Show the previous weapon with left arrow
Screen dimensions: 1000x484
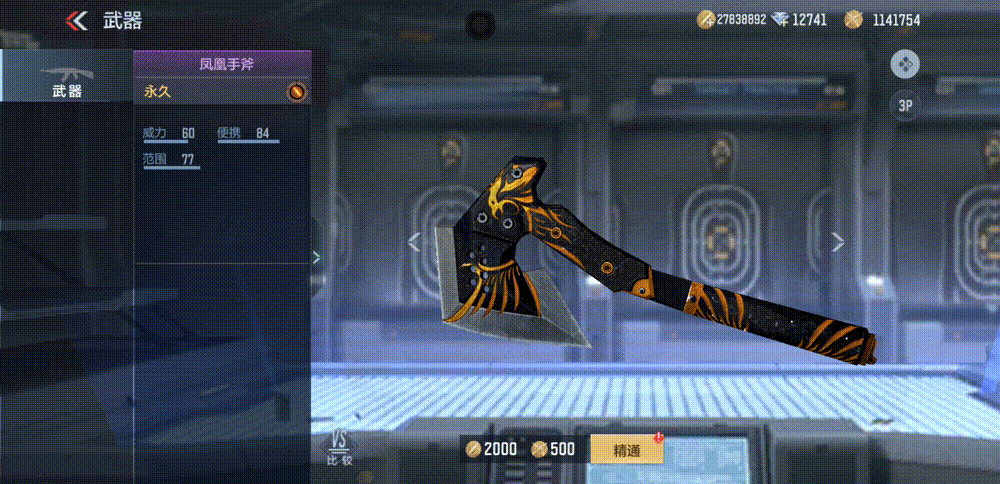click(415, 241)
